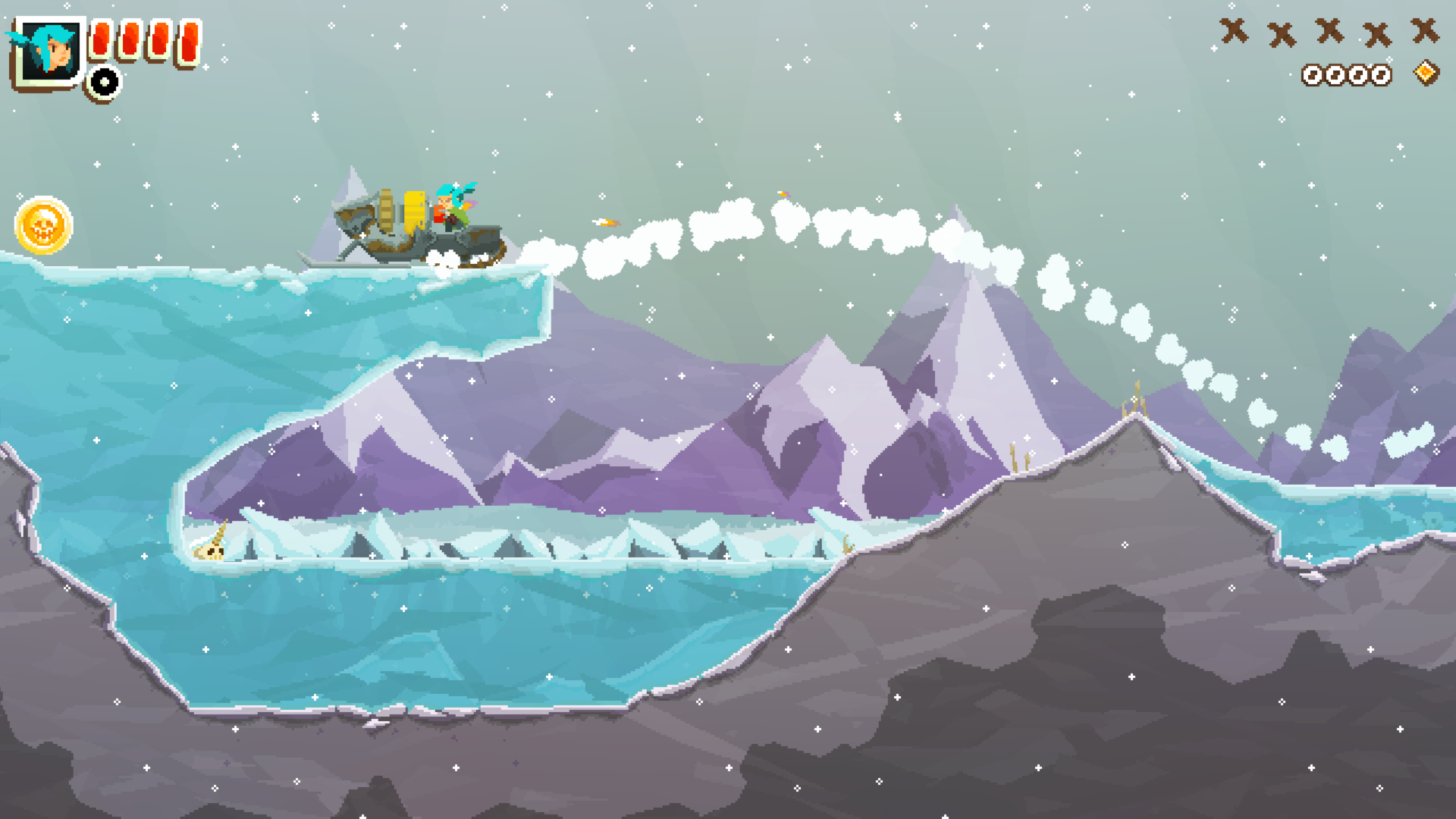Click the fourth X marker in top-right
The width and height of the screenshot is (1456, 819).
(x=1377, y=33)
